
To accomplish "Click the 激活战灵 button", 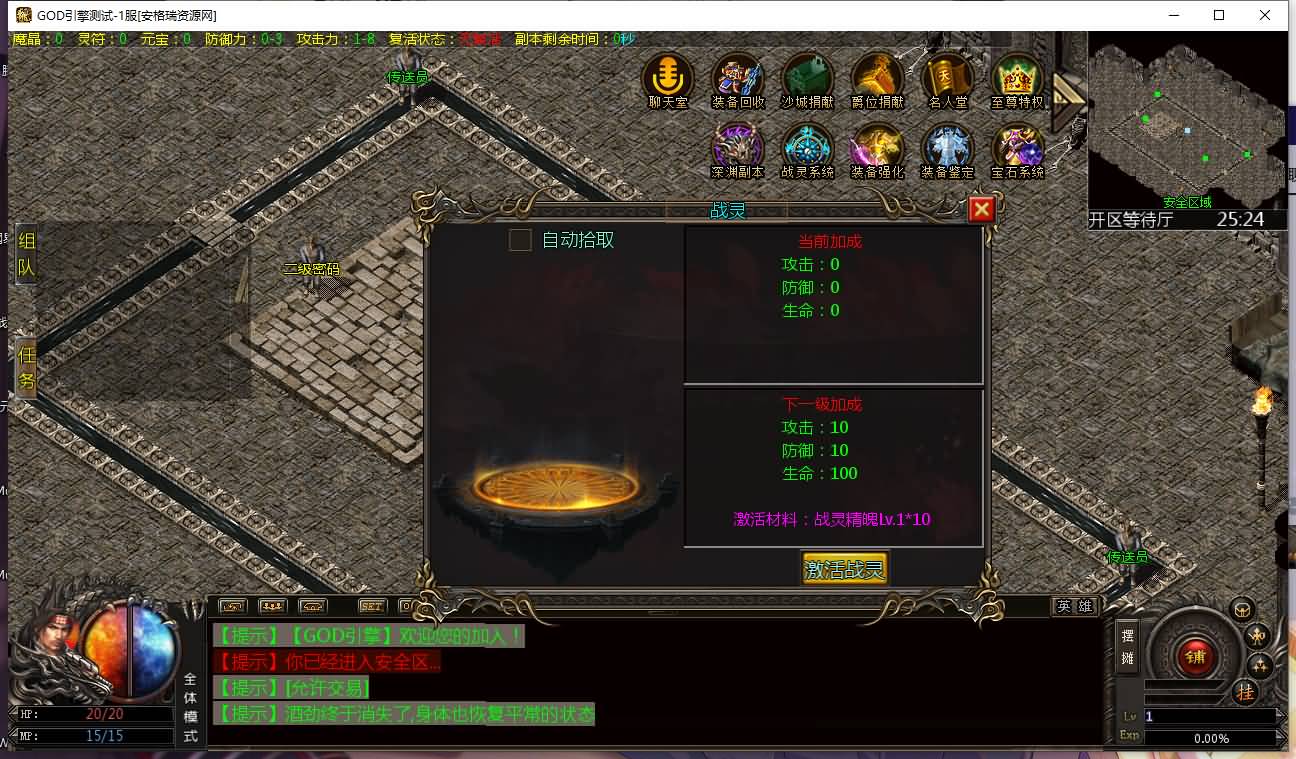I will pos(845,569).
